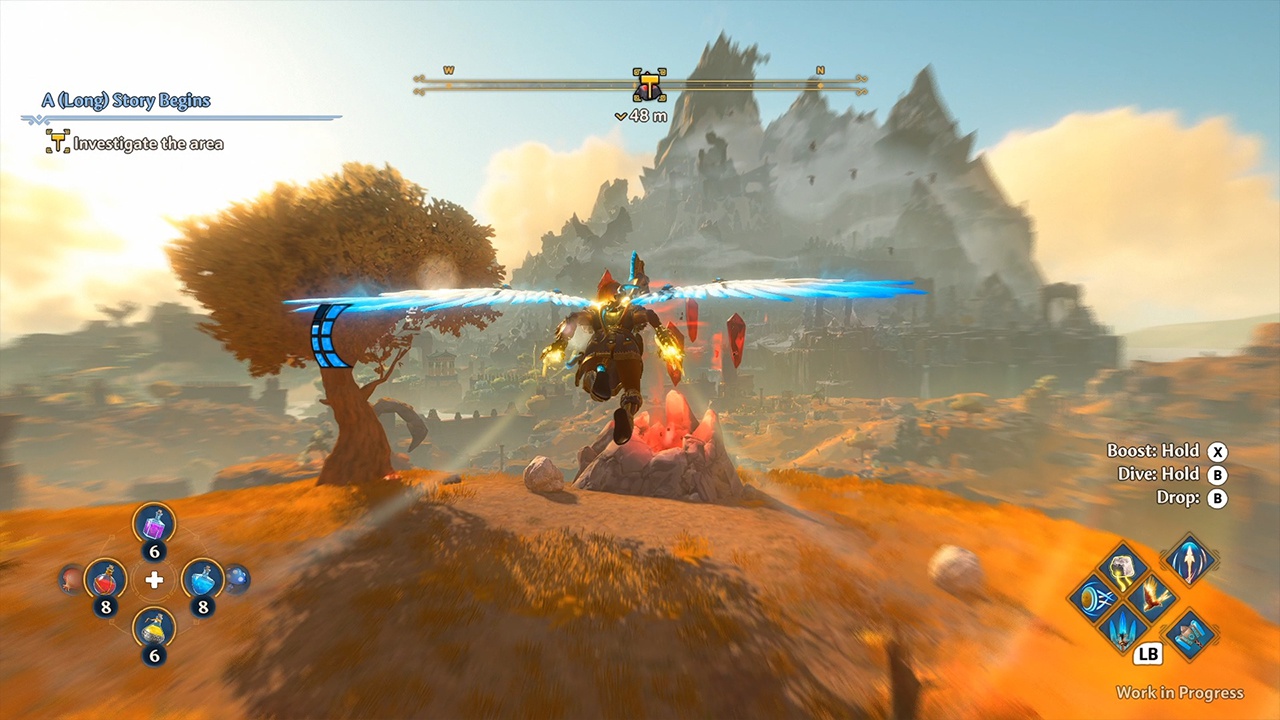This screenshot has height=720, width=1280.
Task: Select the yellow potion slot
Action: [154, 627]
